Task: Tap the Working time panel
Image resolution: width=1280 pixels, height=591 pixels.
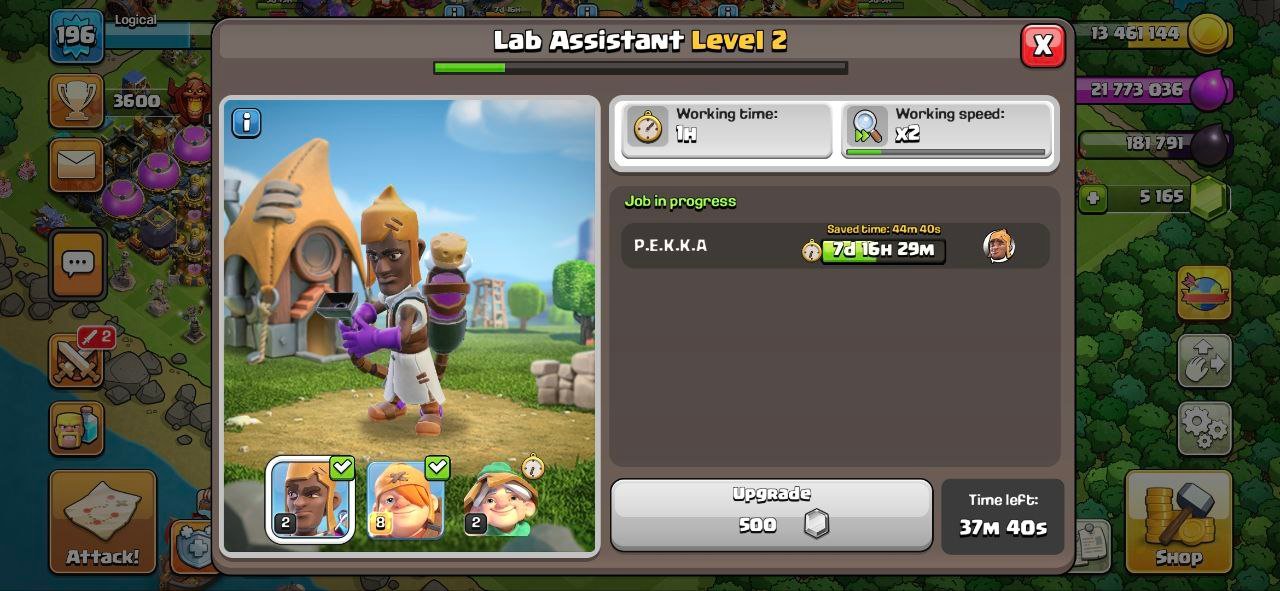Action: coord(726,130)
